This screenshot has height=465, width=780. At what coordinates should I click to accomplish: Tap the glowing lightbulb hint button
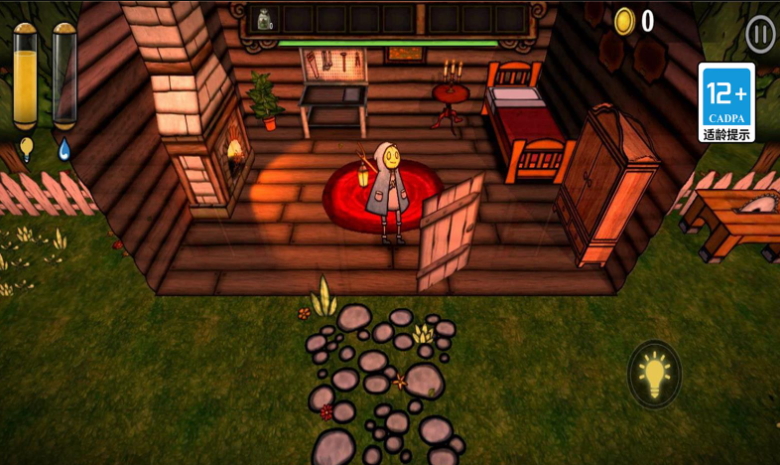pos(654,375)
